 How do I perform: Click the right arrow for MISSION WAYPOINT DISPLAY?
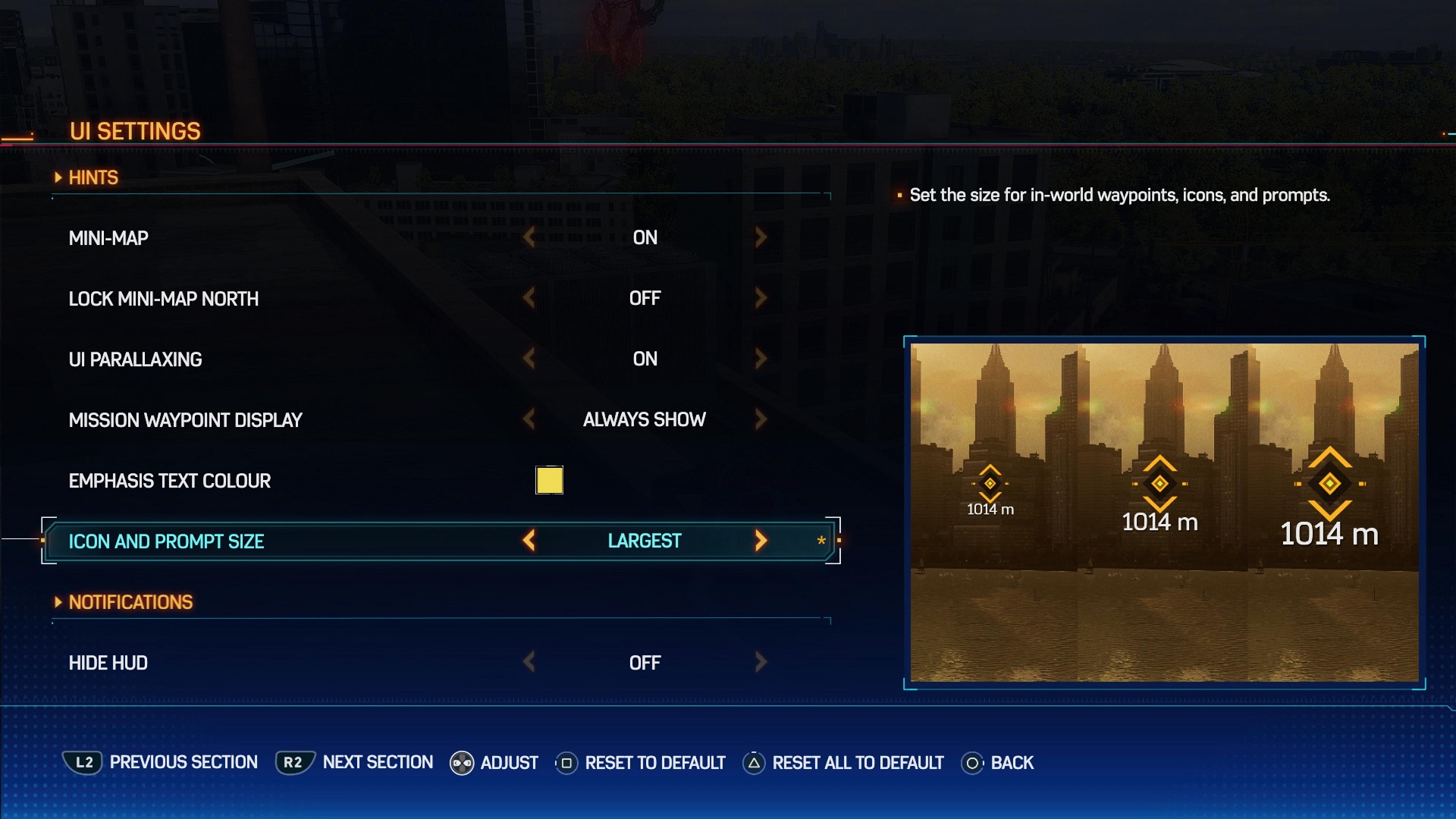coord(761,419)
